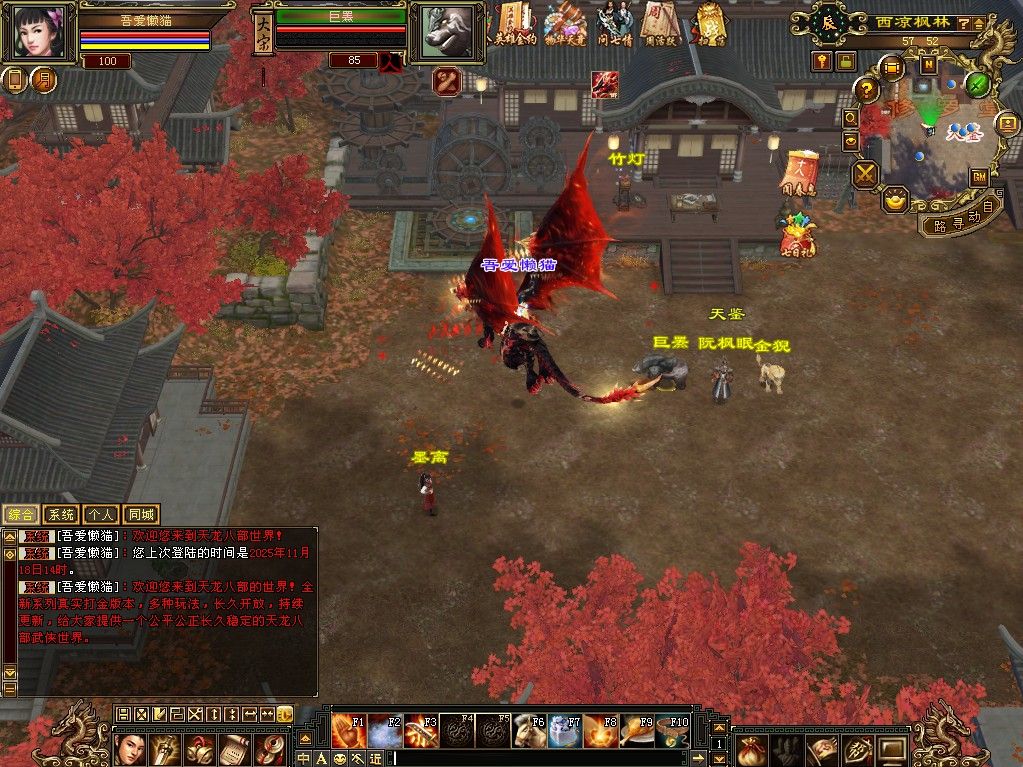Open the red gift bag icon
Screen dimensions: 1023x767
pyautogui.click(x=797, y=236)
